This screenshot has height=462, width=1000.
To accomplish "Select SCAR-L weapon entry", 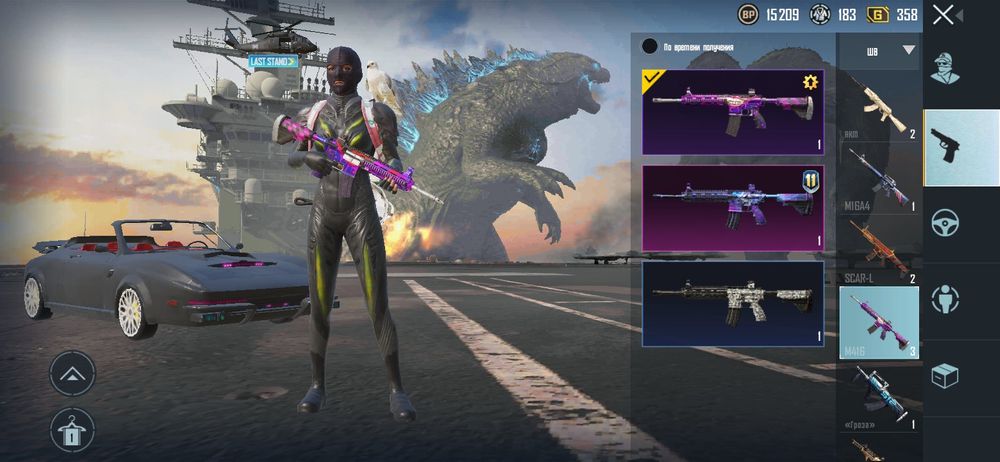I will coord(879,250).
